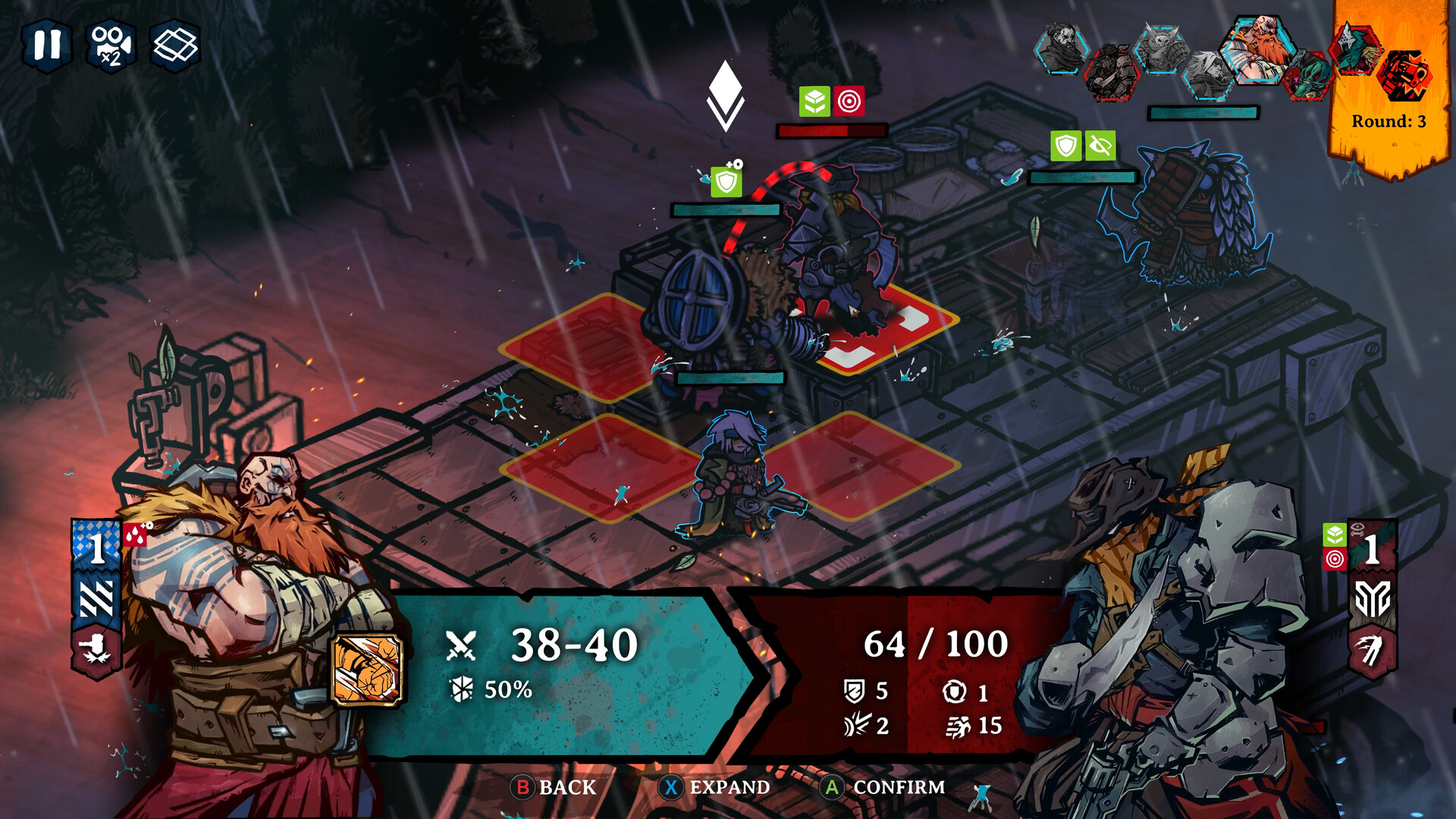Toggle the x2 camera speed button
The image size is (1456, 819).
(x=111, y=45)
